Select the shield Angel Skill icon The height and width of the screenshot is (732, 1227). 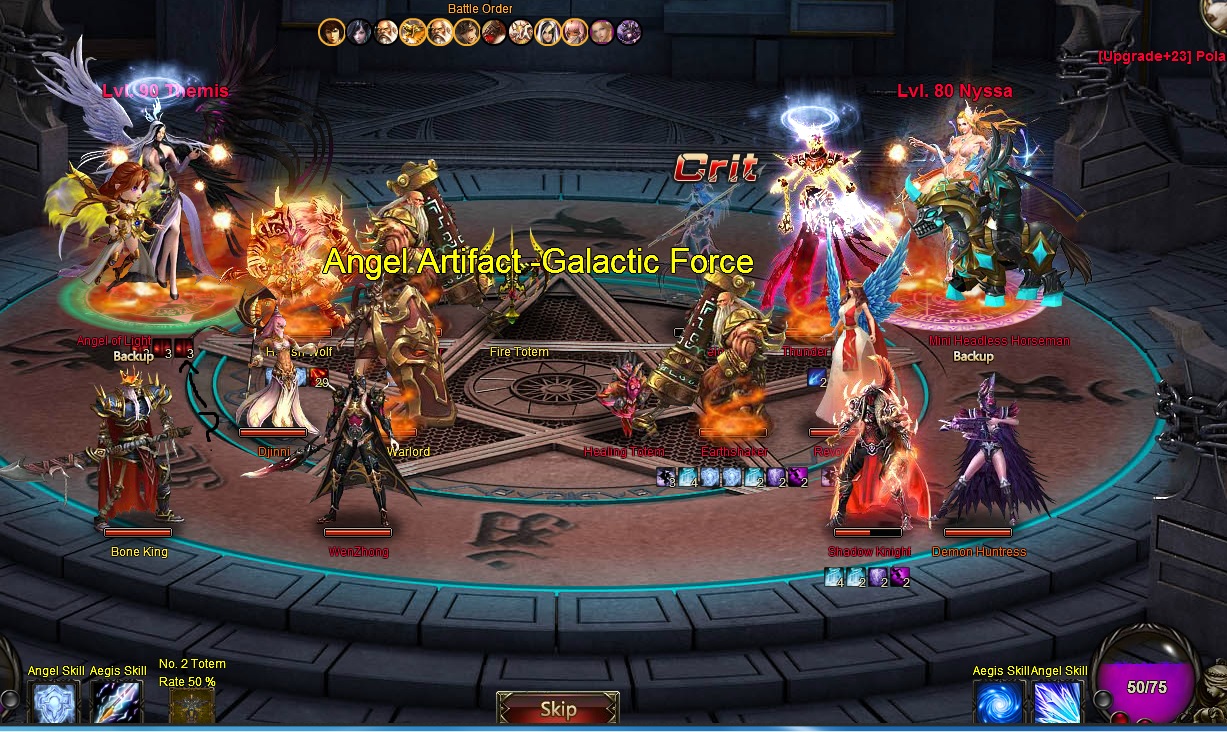pyautogui.click(x=55, y=702)
